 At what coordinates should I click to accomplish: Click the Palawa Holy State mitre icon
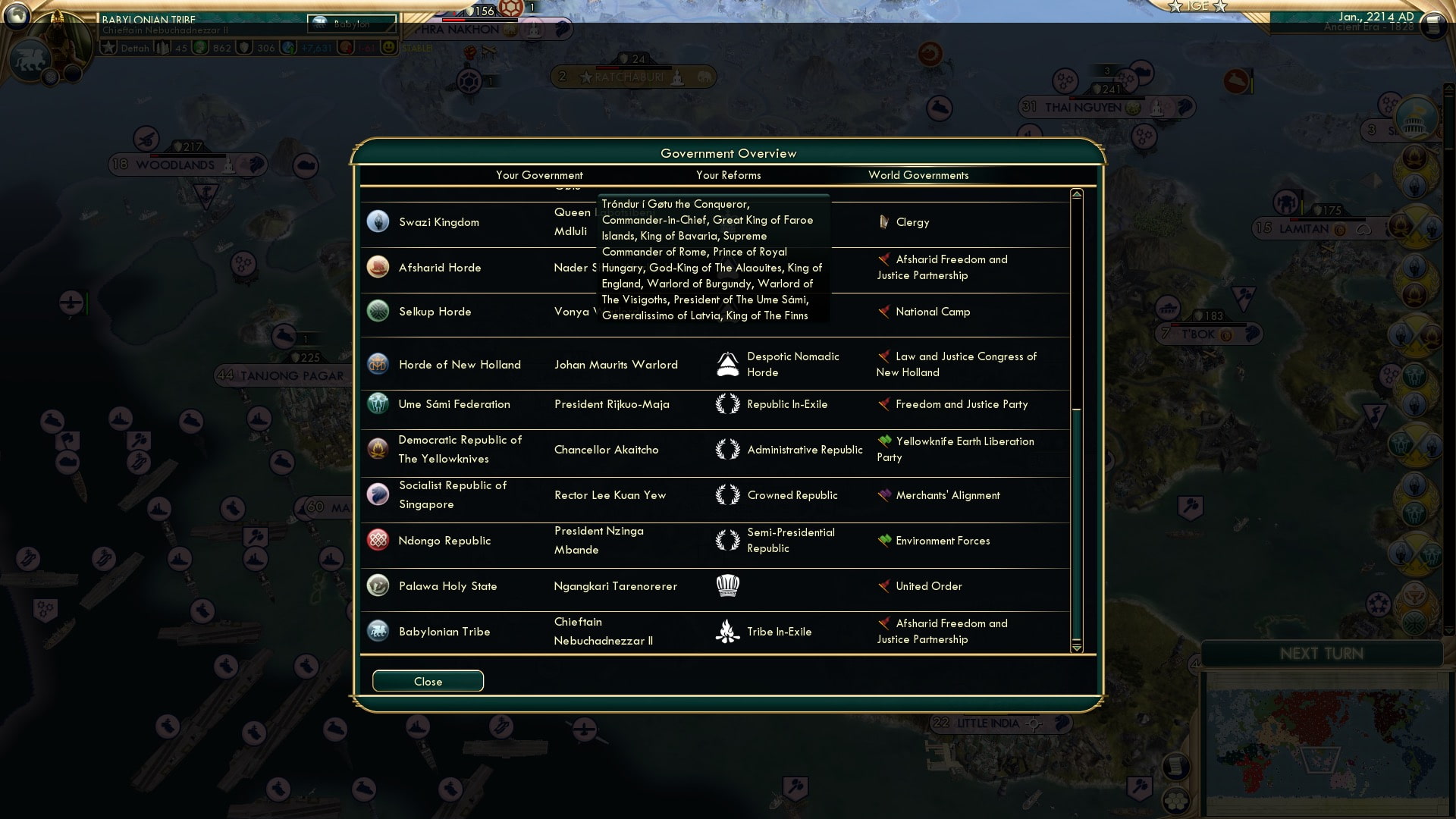[x=729, y=585]
